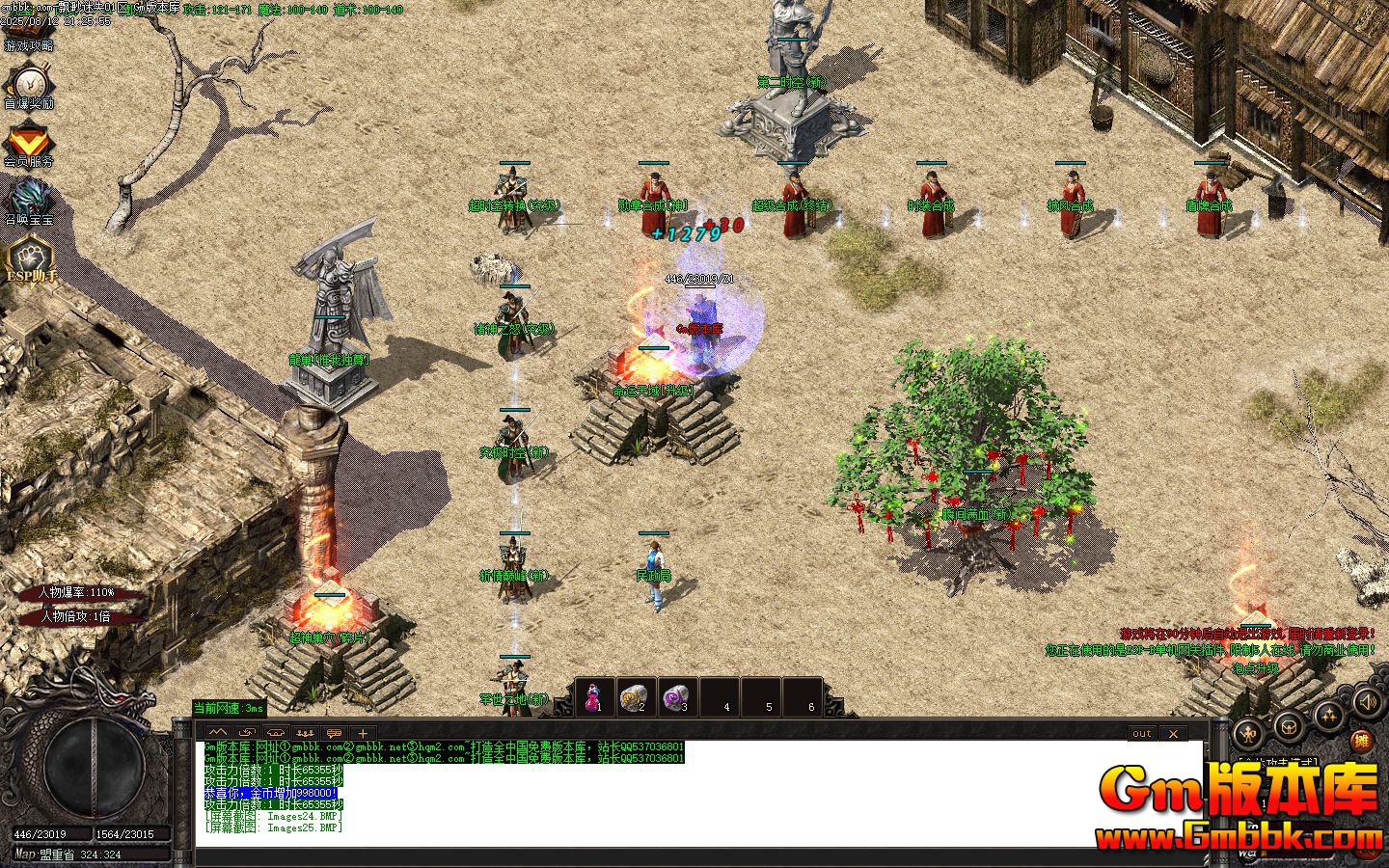Expand chat options with the plus button
Viewport: 1389px width, 868px height.
click(x=362, y=733)
